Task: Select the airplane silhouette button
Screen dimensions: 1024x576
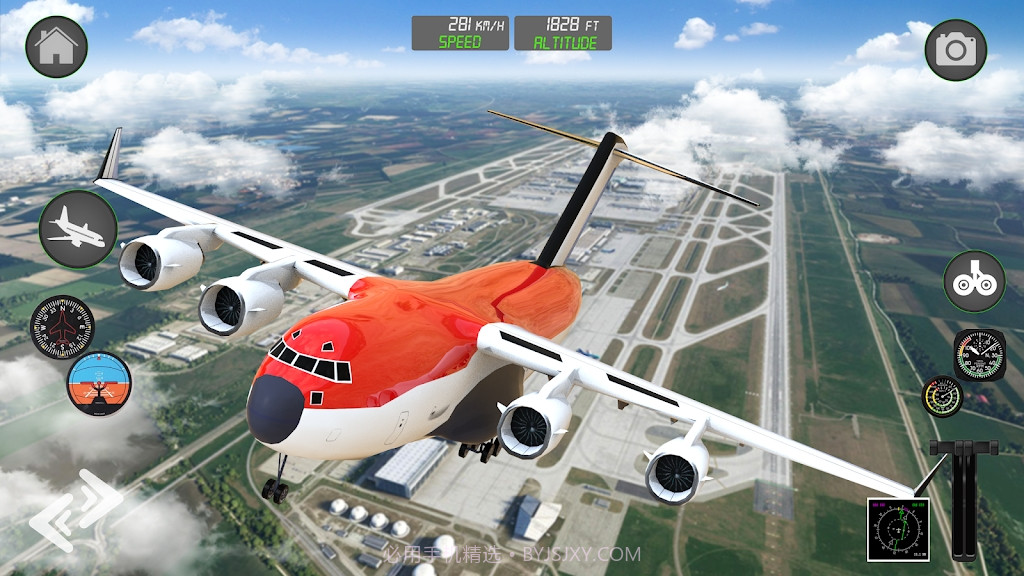Action: coord(78,228)
